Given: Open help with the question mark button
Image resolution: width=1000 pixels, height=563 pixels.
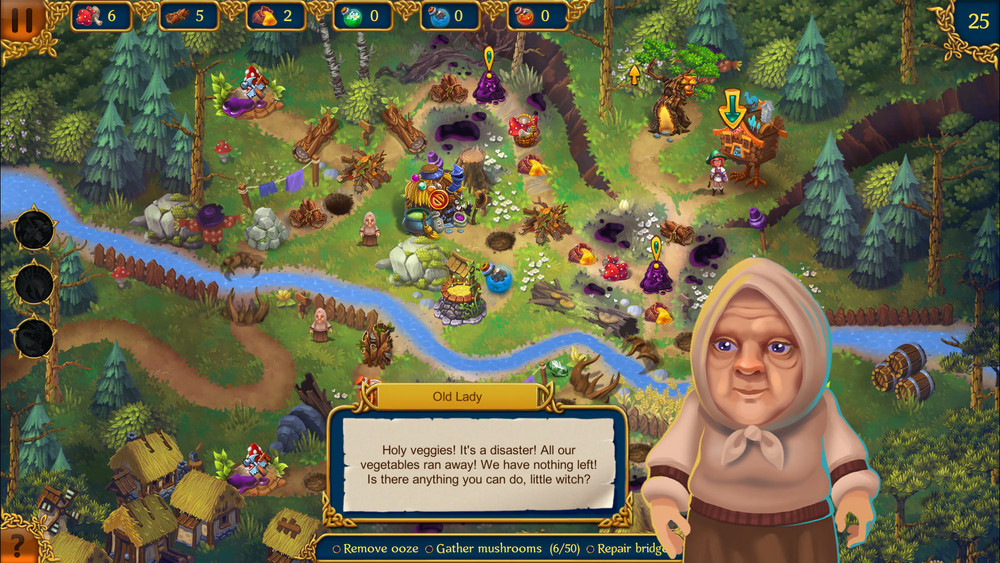Looking at the screenshot, I should [x=15, y=546].
